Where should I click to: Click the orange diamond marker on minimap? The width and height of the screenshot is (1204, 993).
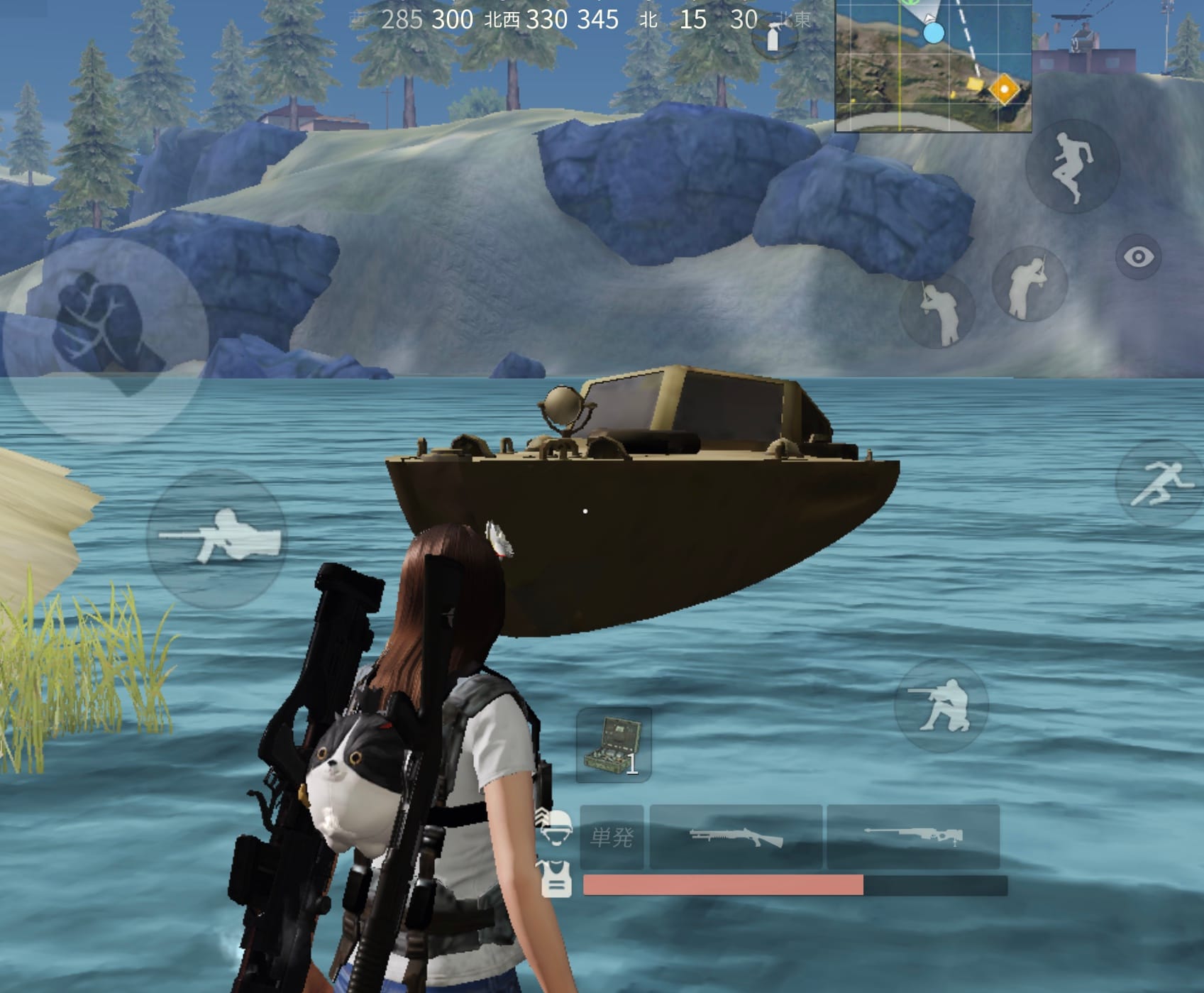1003,89
